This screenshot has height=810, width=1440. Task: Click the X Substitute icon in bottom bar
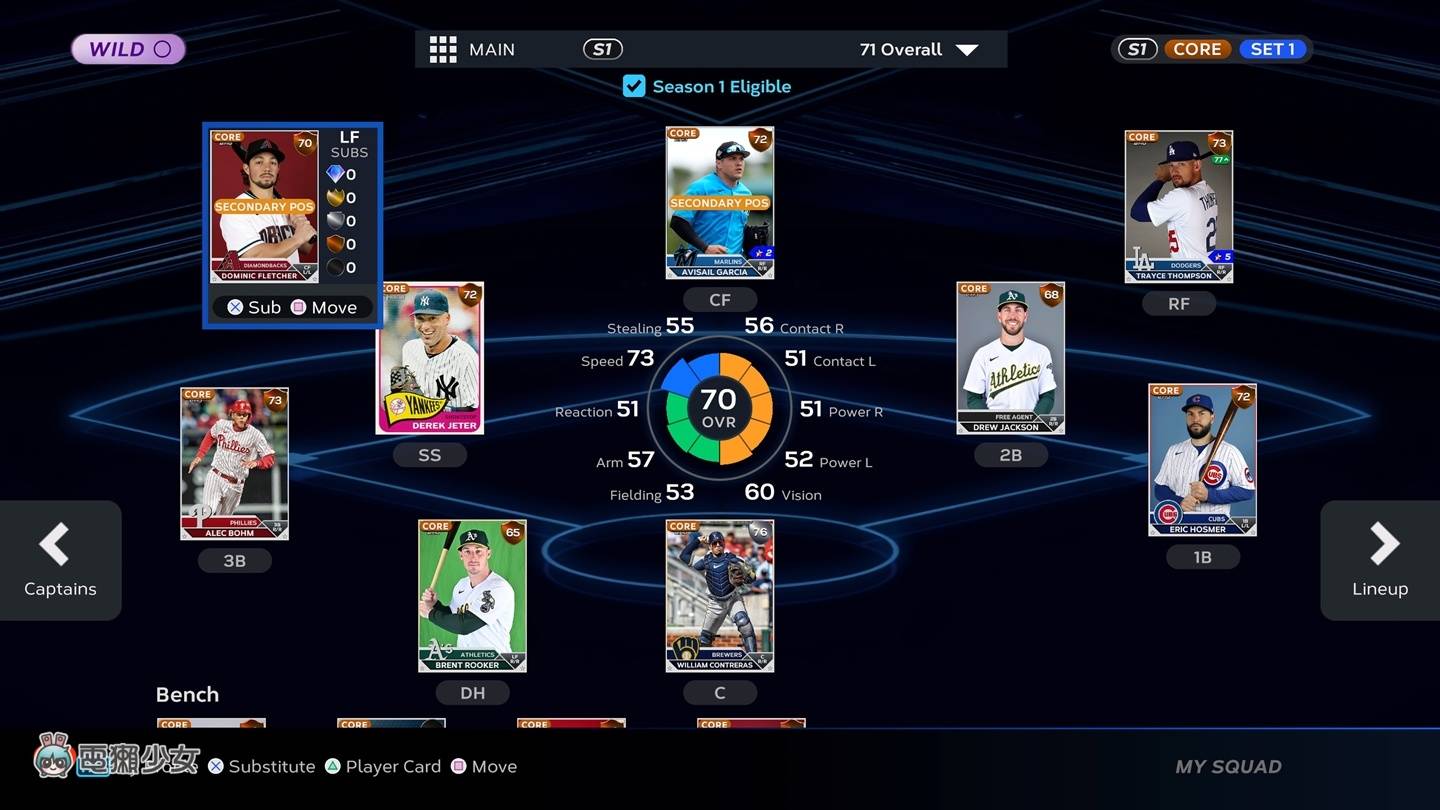(x=216, y=766)
